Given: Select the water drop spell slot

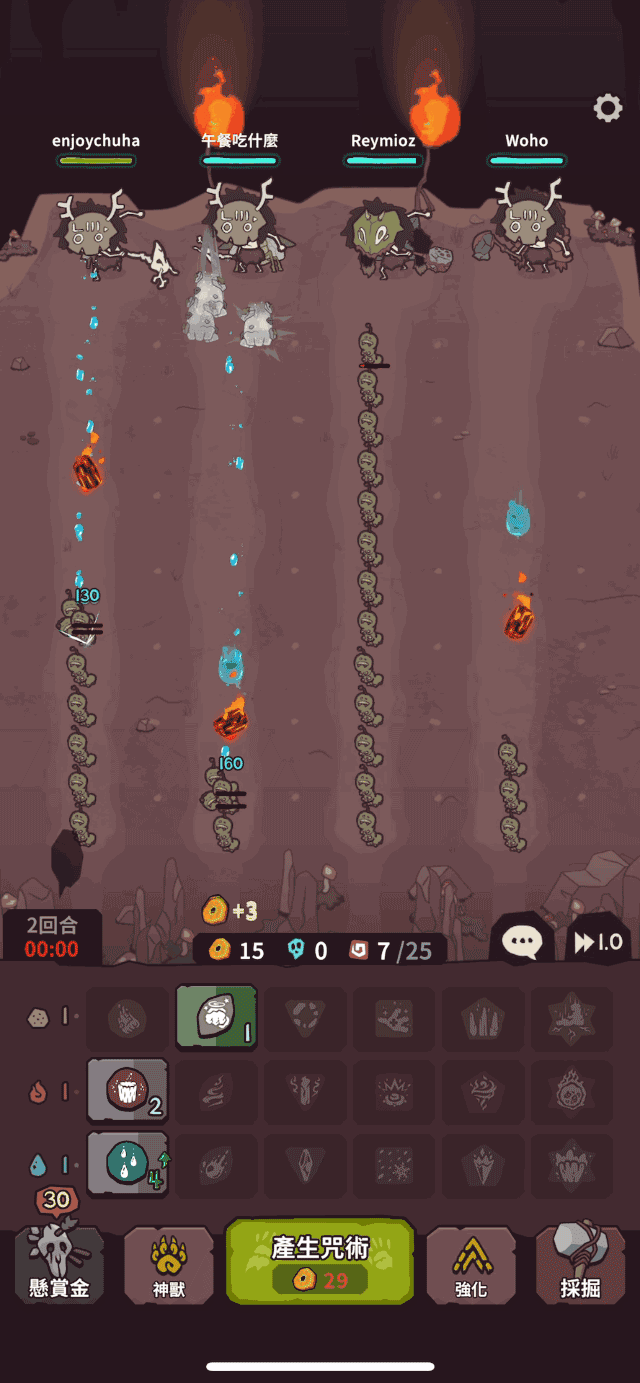Looking at the screenshot, I should (128, 1163).
